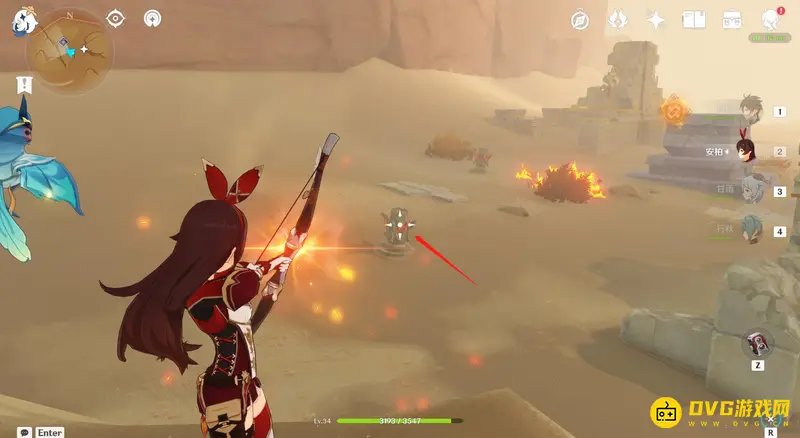The width and height of the screenshot is (800, 438).
Task: Open the elemental sight / signal icon
Action: pyautogui.click(x=152, y=18)
